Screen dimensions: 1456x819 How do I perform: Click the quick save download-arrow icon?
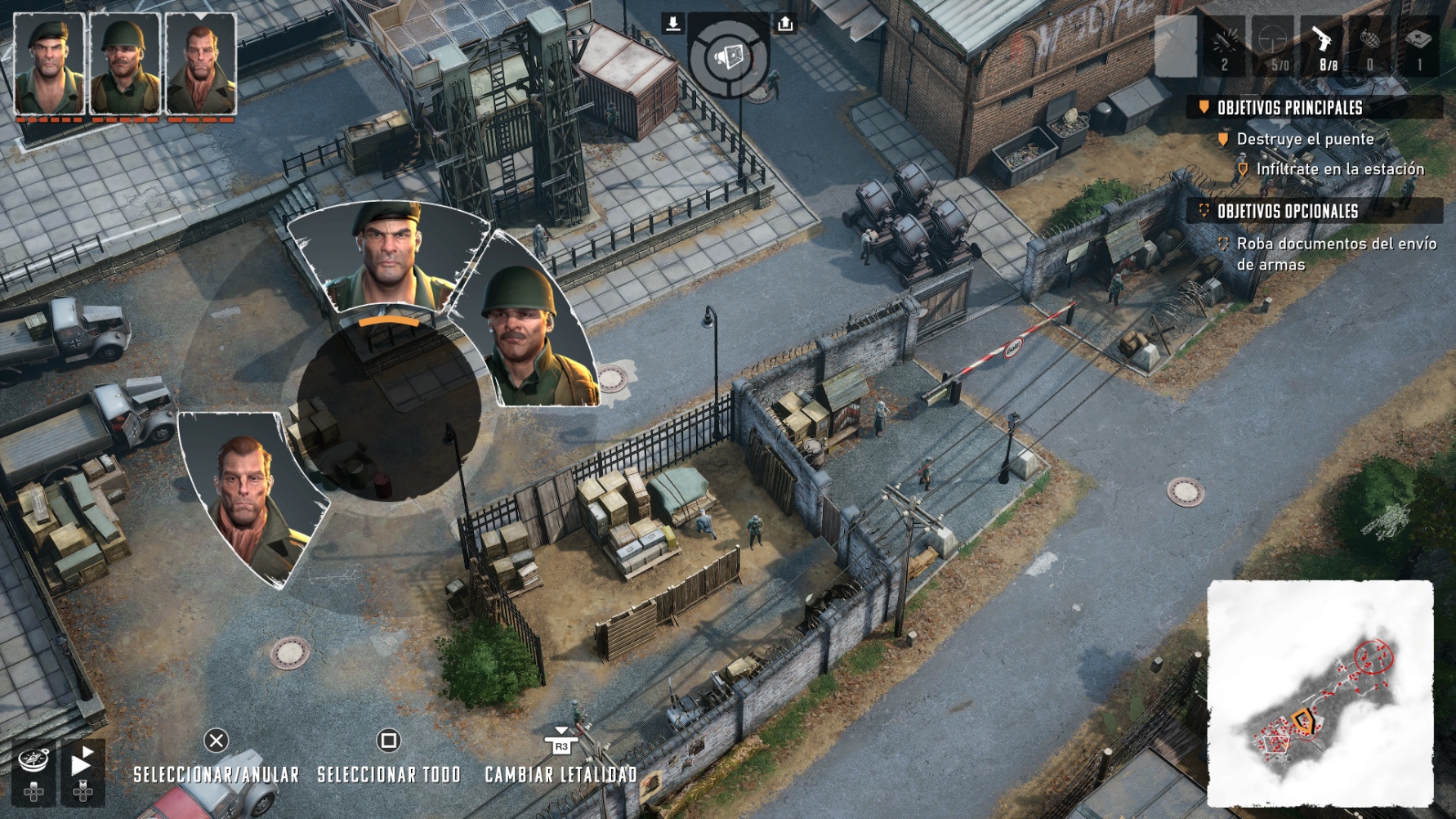672,24
